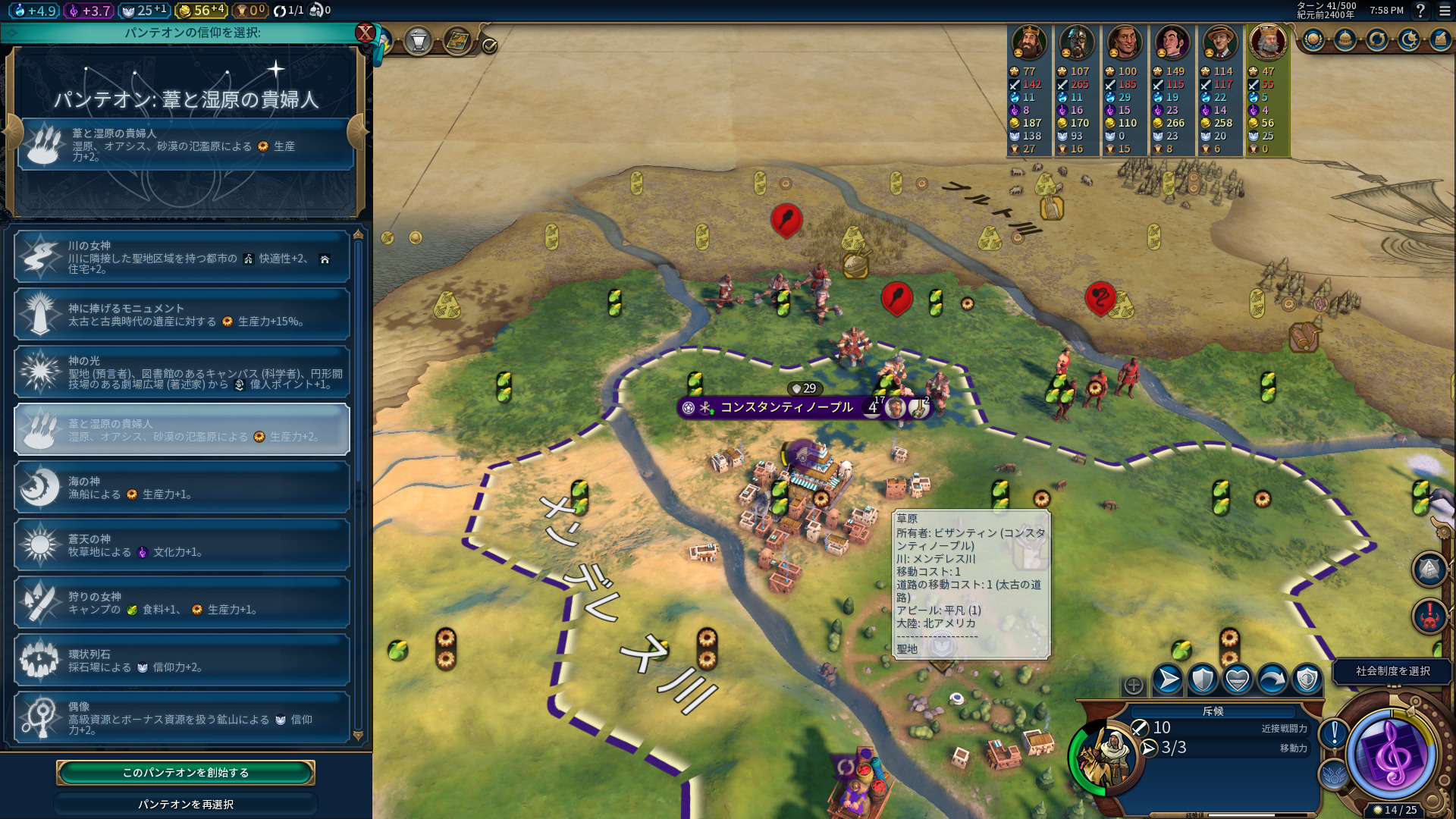Select the 海の神 belief row
This screenshot has width=1456, height=819.
[182, 488]
